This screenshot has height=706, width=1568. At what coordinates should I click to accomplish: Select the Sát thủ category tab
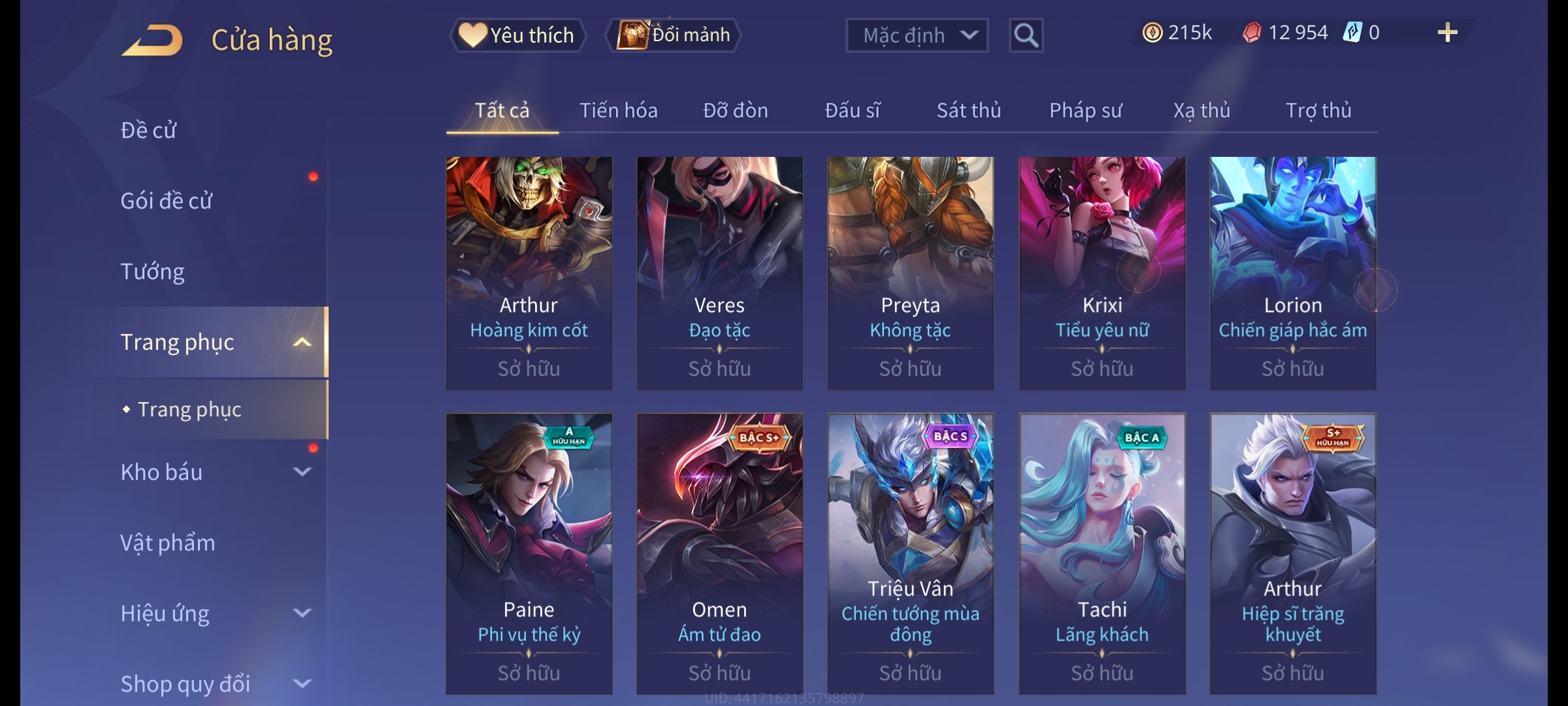pyautogui.click(x=968, y=110)
